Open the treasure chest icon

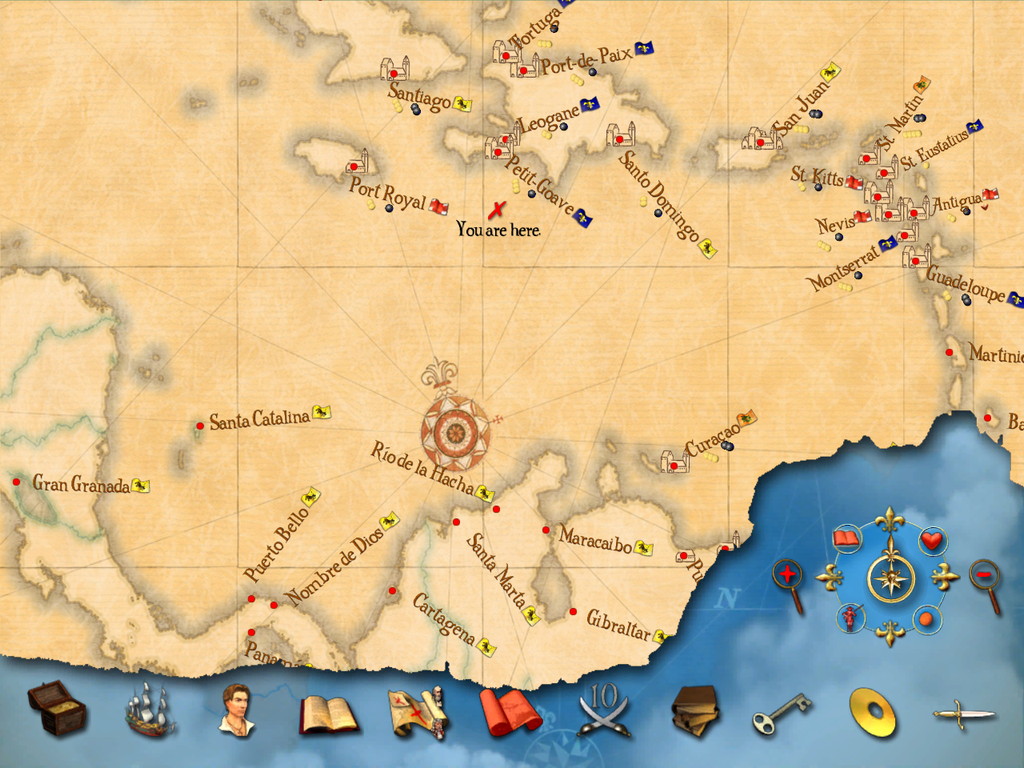57,708
